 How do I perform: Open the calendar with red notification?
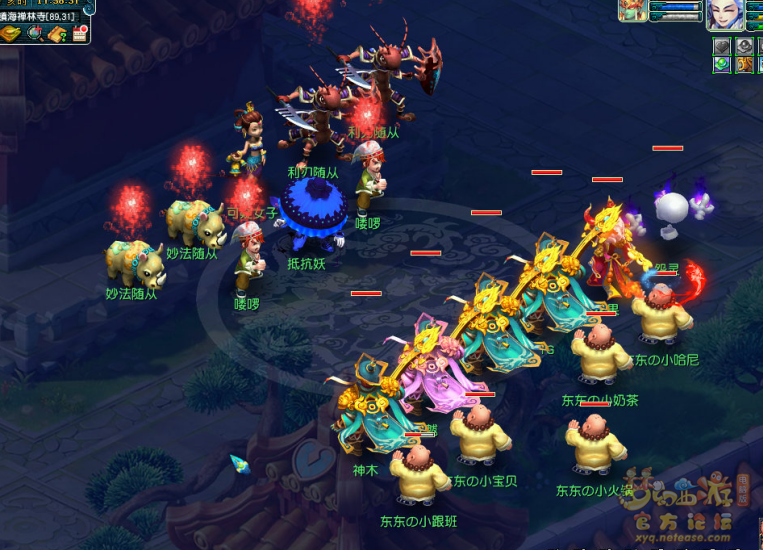[x=80, y=34]
